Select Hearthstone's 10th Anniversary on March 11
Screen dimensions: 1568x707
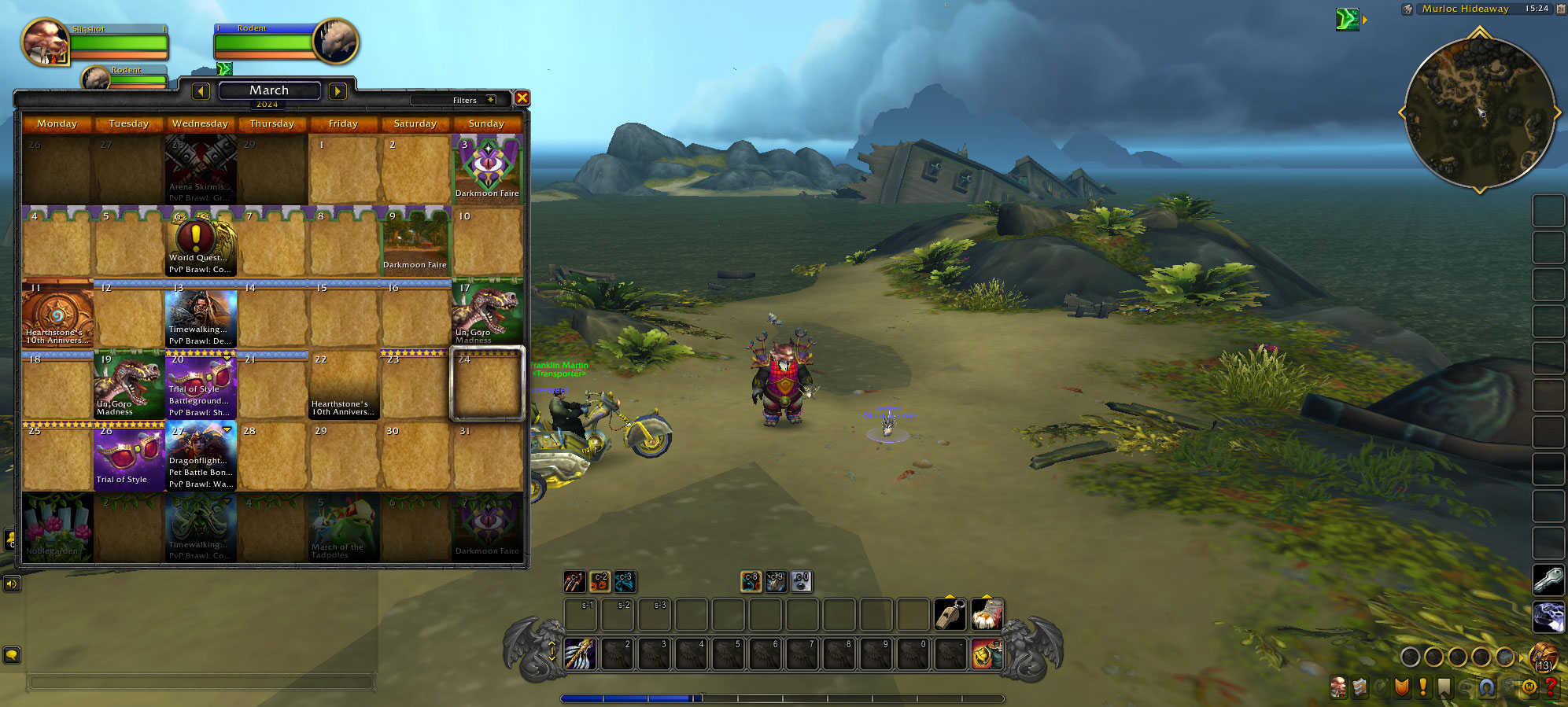(x=57, y=313)
